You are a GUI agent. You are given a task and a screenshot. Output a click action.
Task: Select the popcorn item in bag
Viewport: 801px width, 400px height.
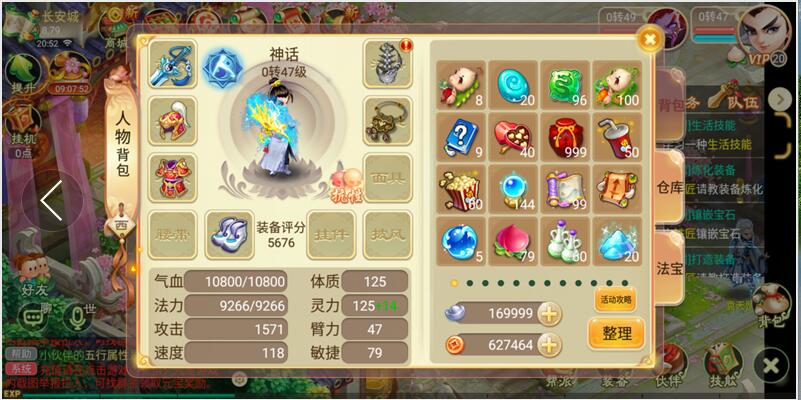pos(461,189)
